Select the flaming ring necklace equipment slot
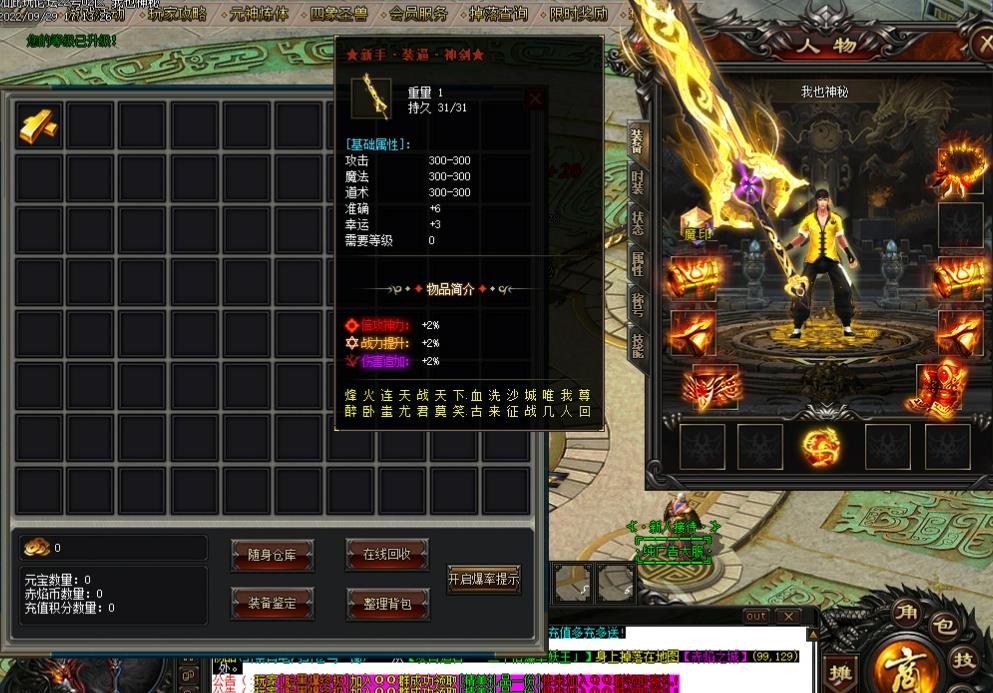Screen dimensions: 993x693 pyautogui.click(x=960, y=171)
